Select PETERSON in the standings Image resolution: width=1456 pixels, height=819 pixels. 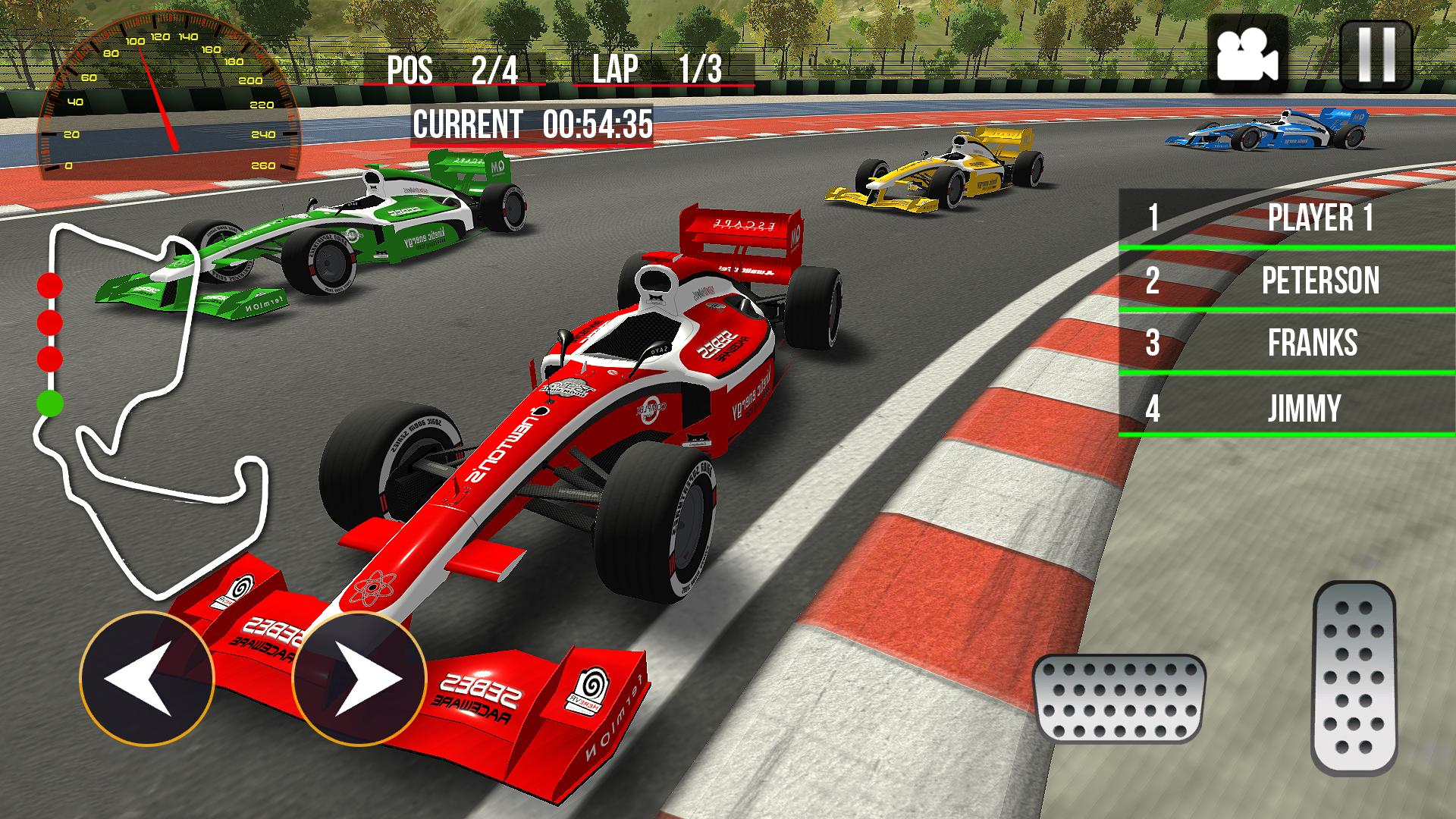[x=1287, y=281]
